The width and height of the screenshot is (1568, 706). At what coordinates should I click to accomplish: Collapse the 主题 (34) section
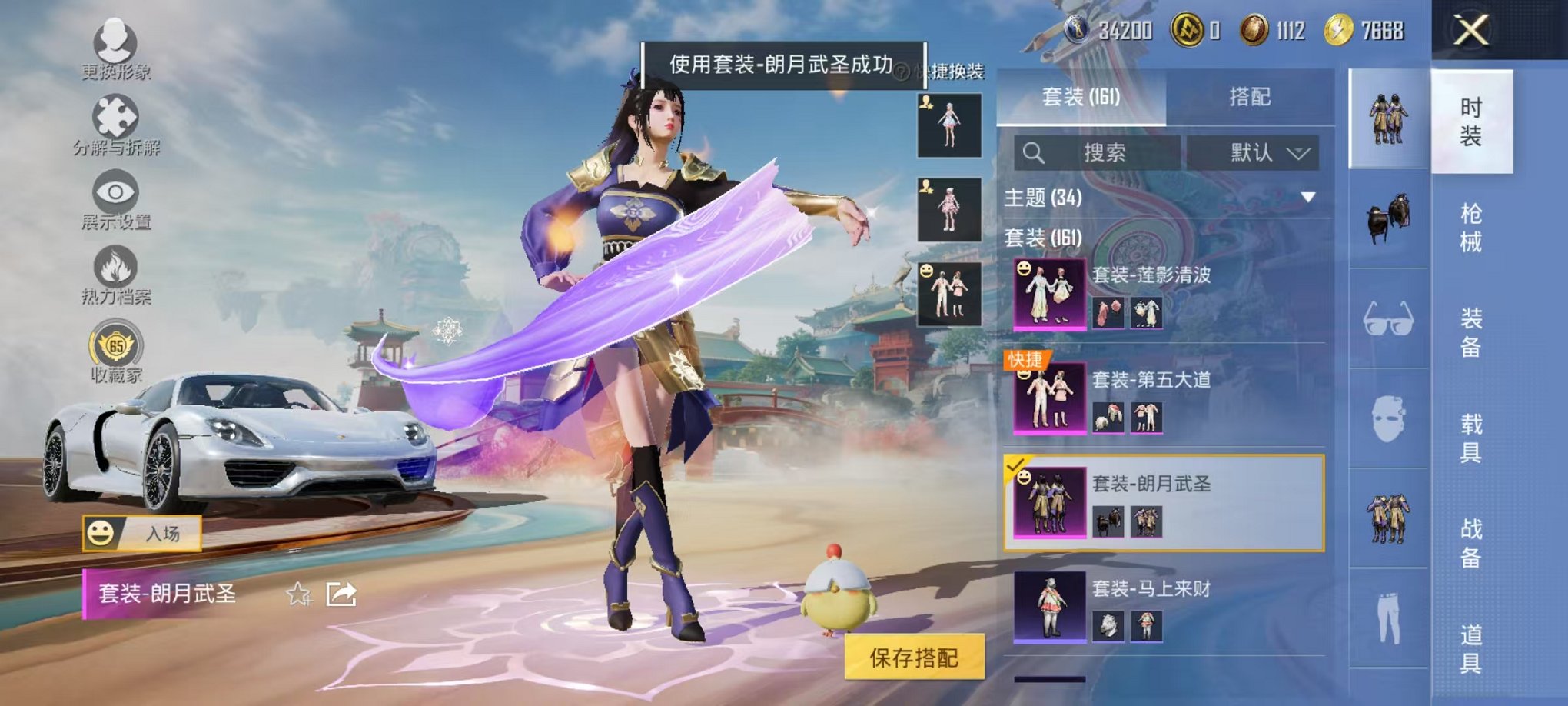[x=1307, y=196]
